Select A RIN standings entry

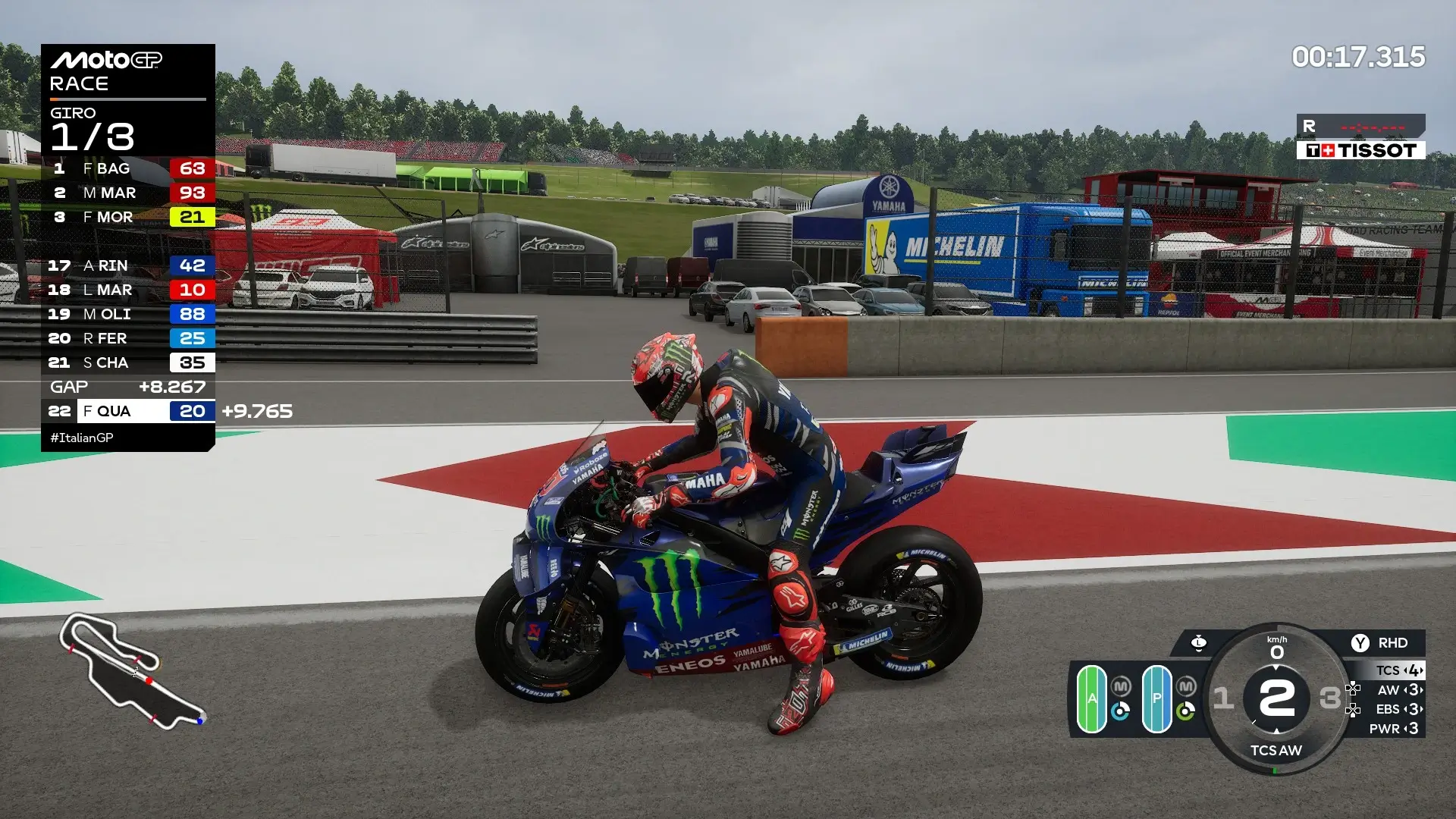127,265
